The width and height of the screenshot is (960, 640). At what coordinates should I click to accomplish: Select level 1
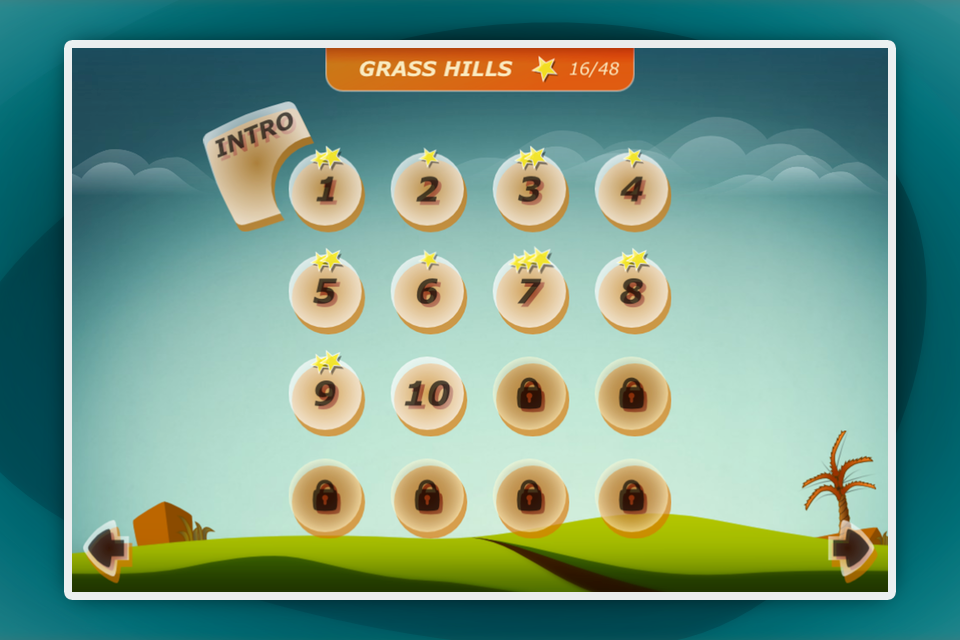pyautogui.click(x=326, y=190)
